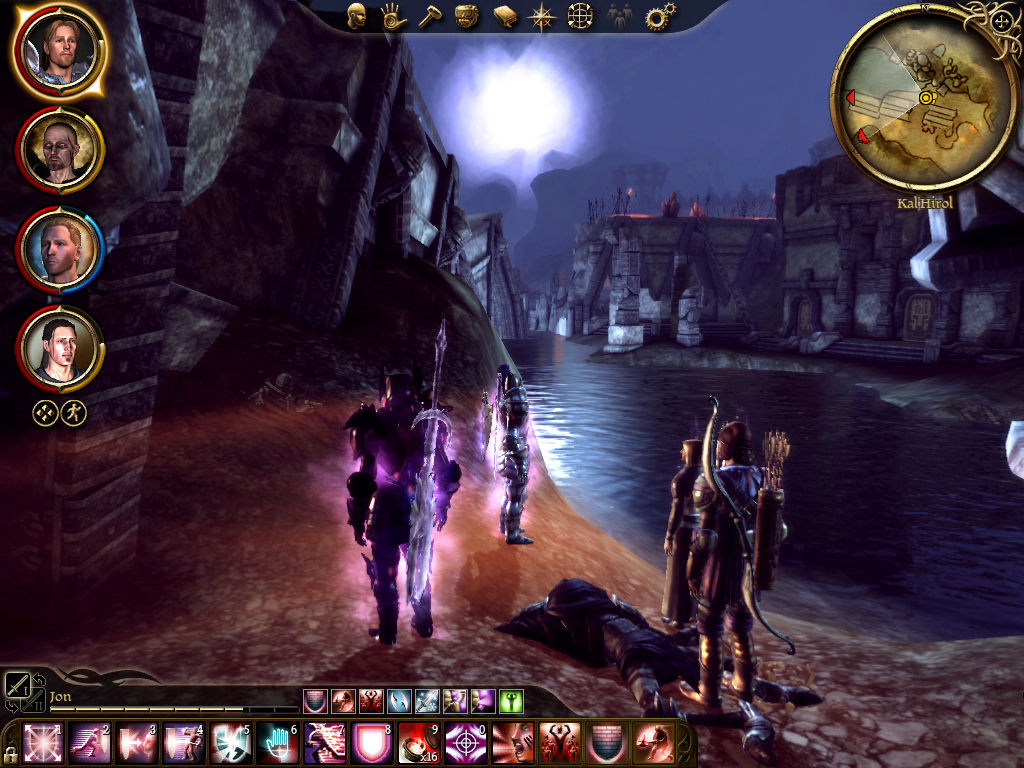Viewport: 1024px width, 768px height.
Task: Open the area map compass icon
Action: (543, 16)
